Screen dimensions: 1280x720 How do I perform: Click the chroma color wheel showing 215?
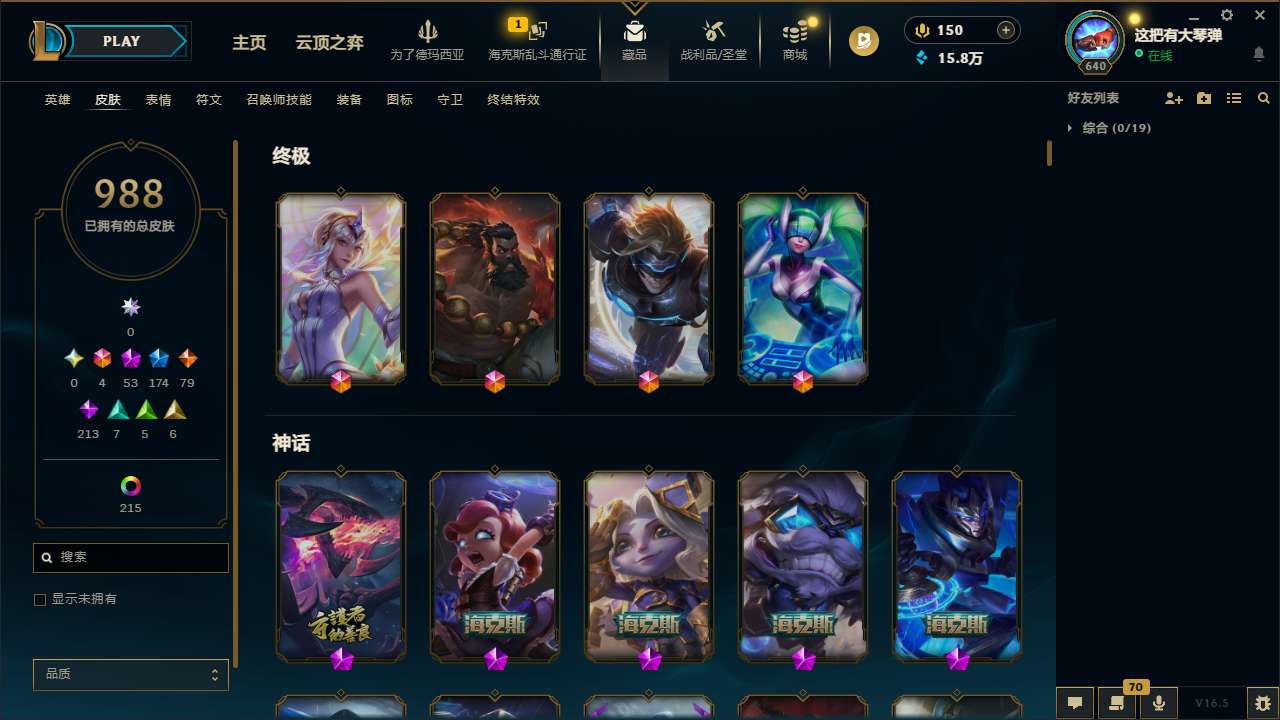tap(130, 484)
